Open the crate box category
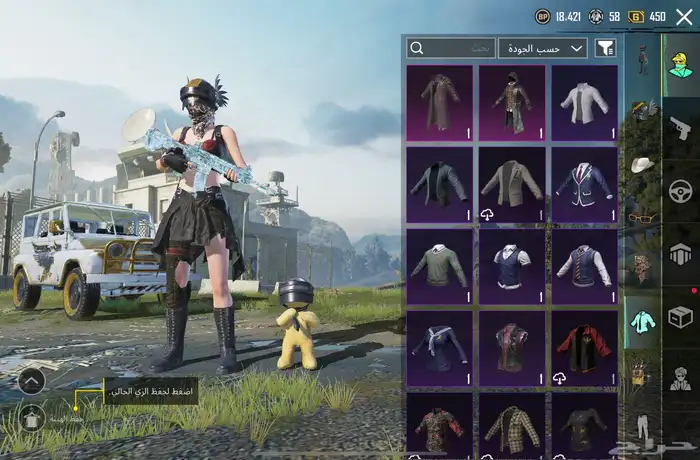The image size is (700, 460). point(680,317)
